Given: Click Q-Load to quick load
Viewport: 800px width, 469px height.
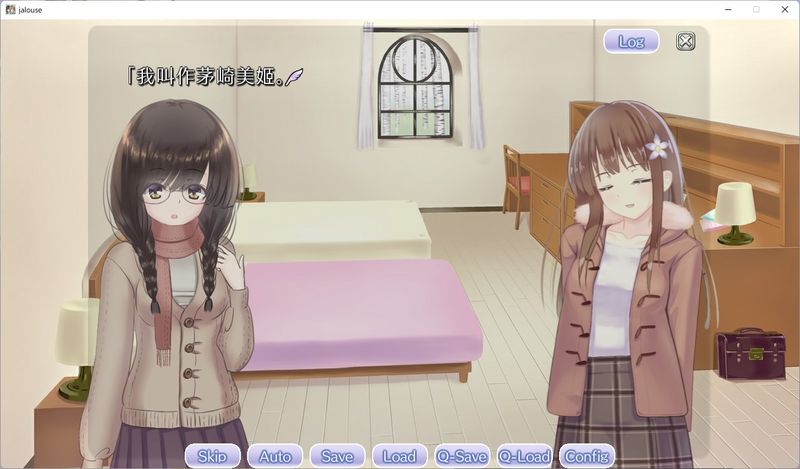Looking at the screenshot, I should [524, 456].
